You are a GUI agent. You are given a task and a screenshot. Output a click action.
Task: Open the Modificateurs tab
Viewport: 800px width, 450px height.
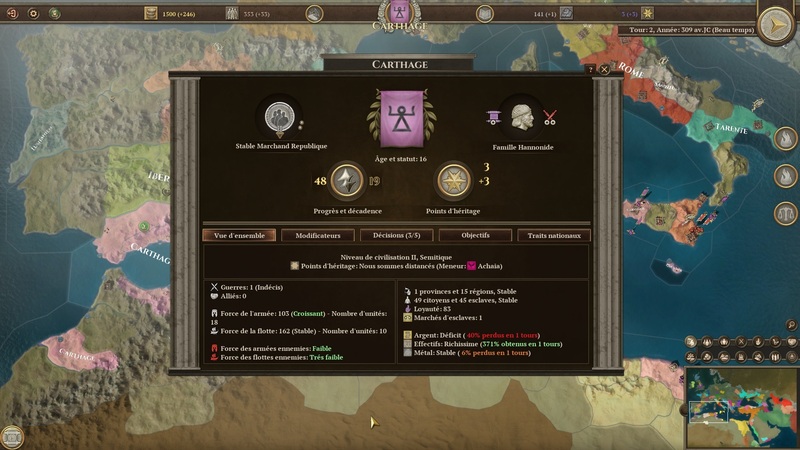point(318,236)
